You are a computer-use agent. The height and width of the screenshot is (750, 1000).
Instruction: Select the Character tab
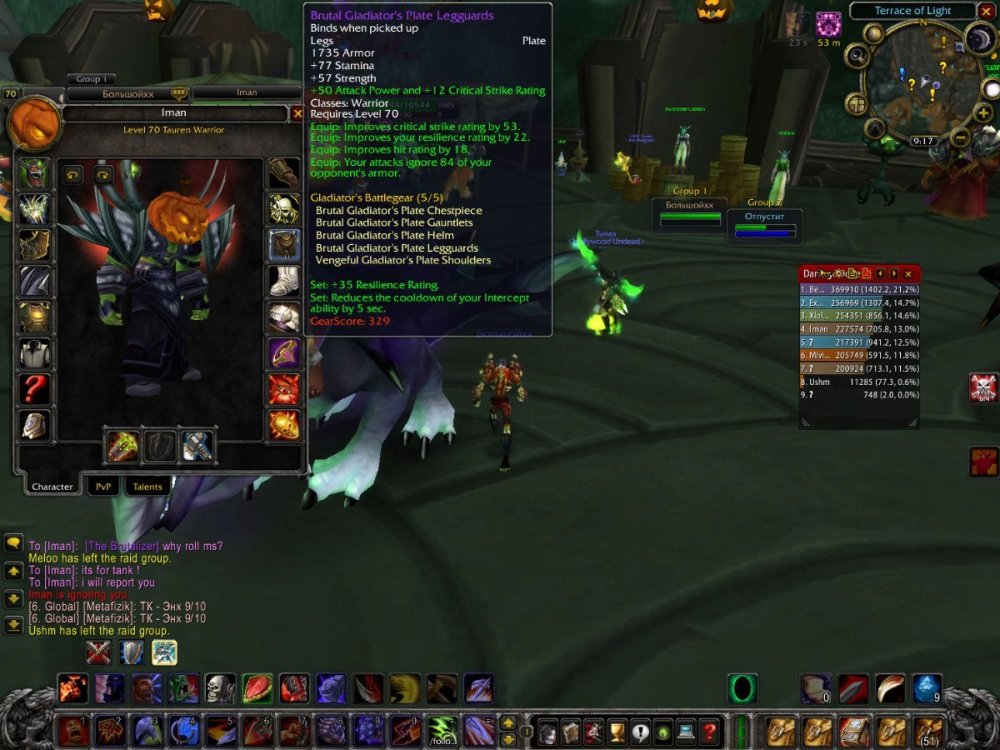coord(52,486)
